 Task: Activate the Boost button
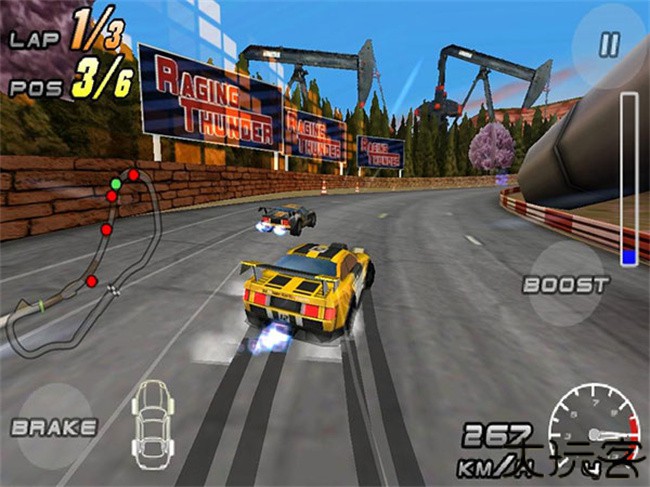(x=565, y=284)
